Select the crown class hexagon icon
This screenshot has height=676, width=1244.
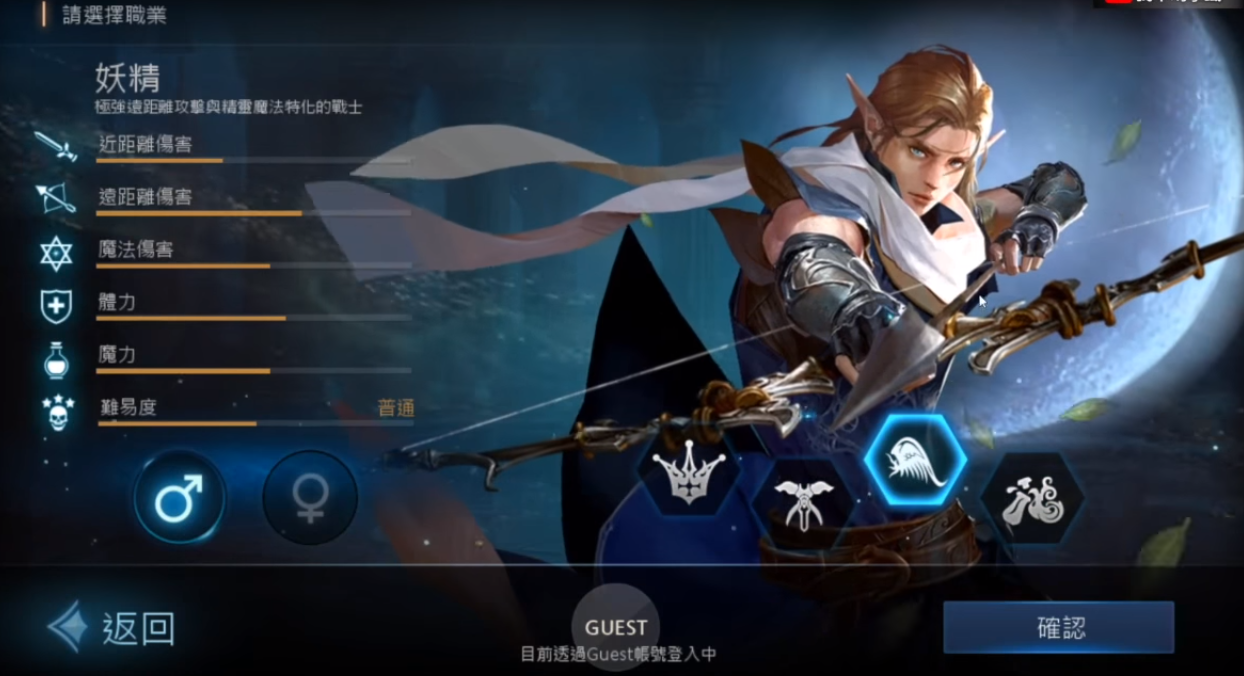pyautogui.click(x=689, y=472)
